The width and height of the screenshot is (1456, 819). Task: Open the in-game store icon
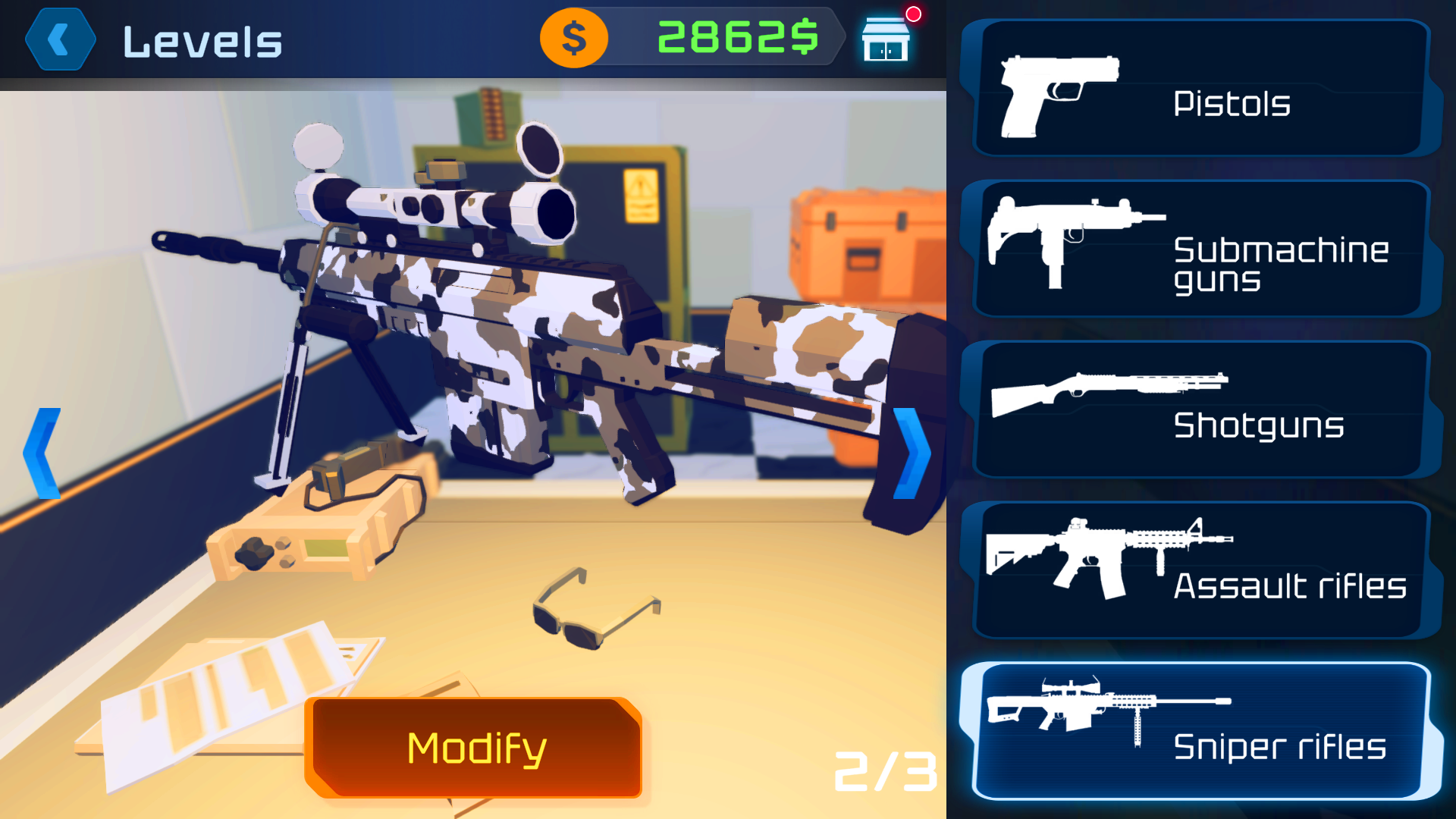pyautogui.click(x=885, y=39)
